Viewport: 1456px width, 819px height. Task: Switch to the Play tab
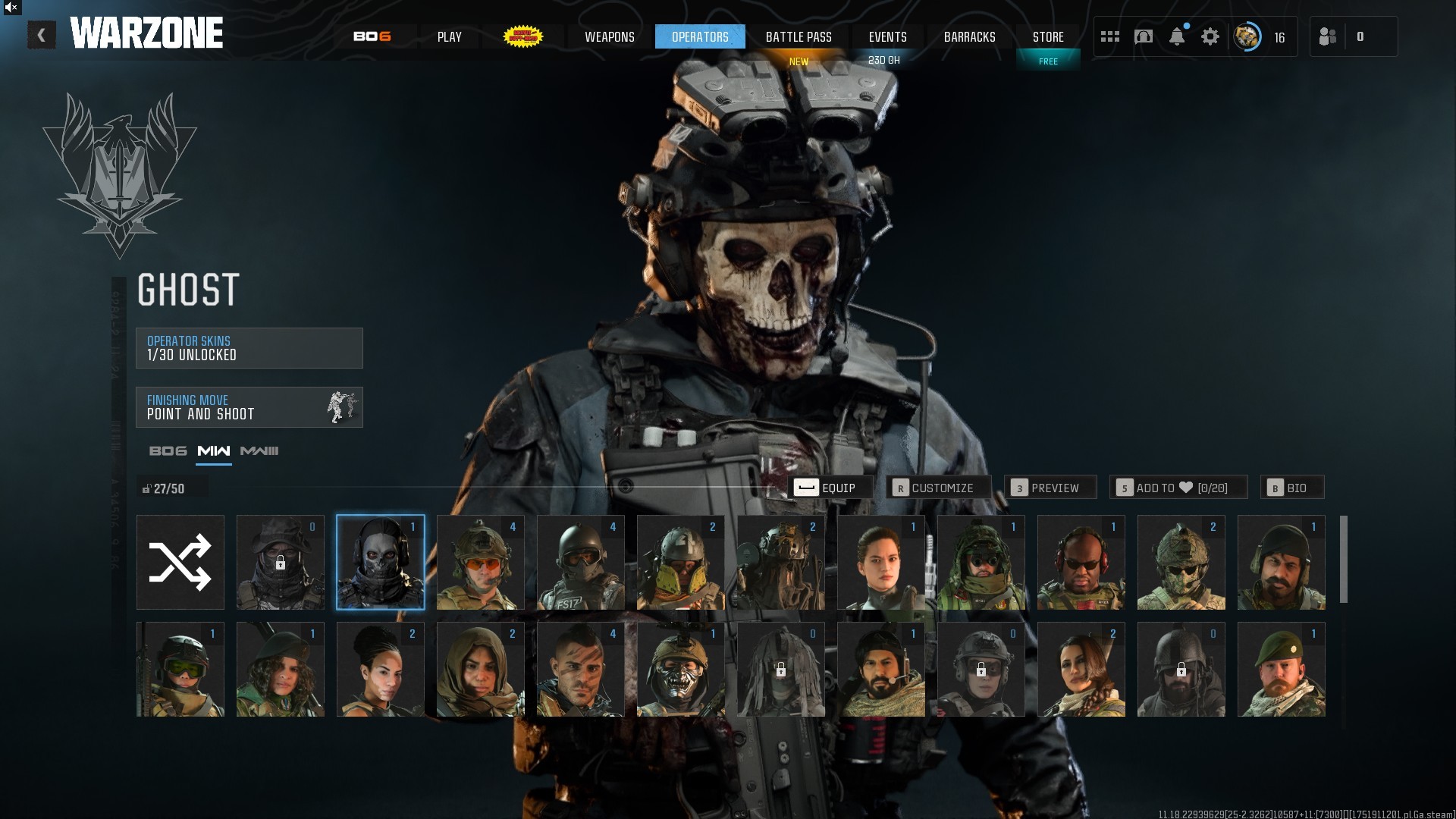click(449, 36)
